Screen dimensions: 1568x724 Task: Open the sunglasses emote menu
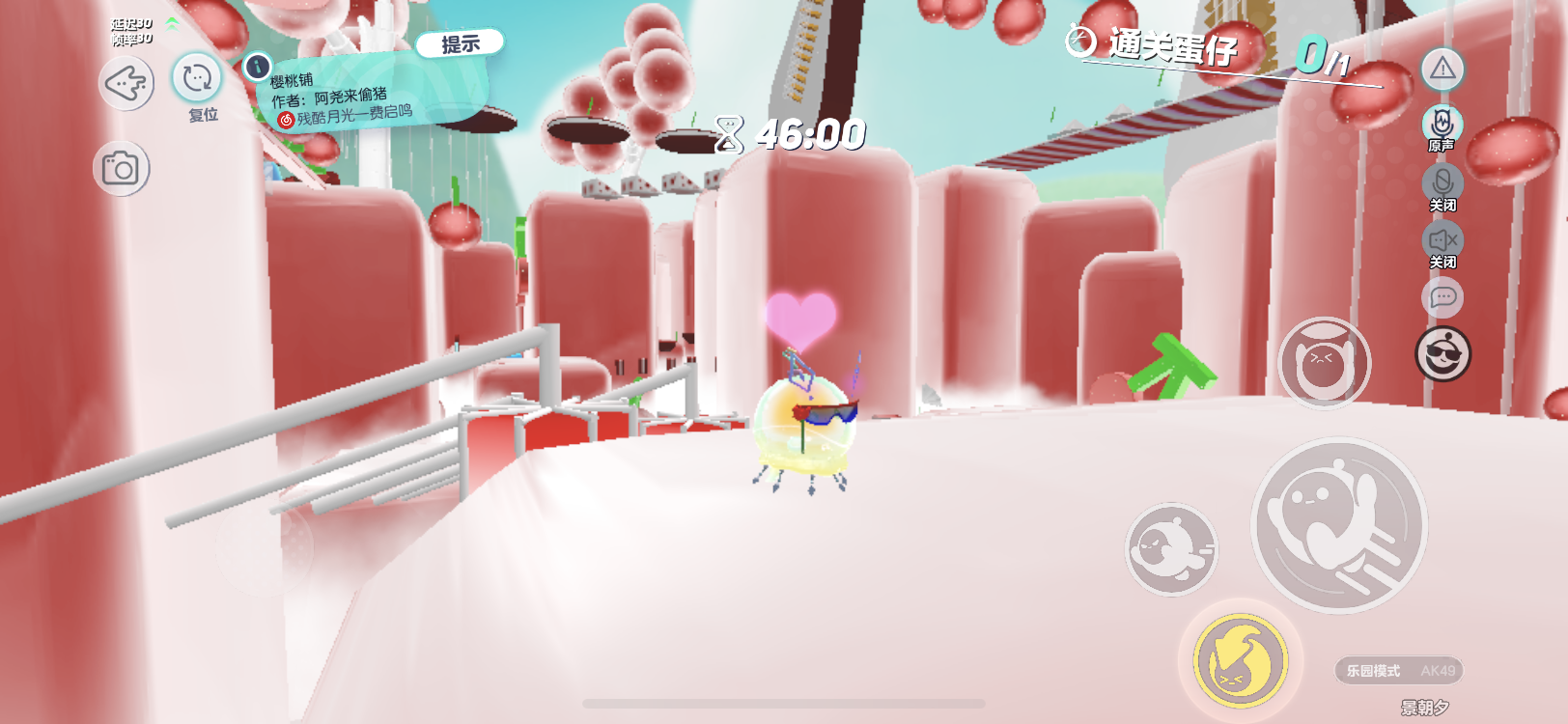[1442, 354]
